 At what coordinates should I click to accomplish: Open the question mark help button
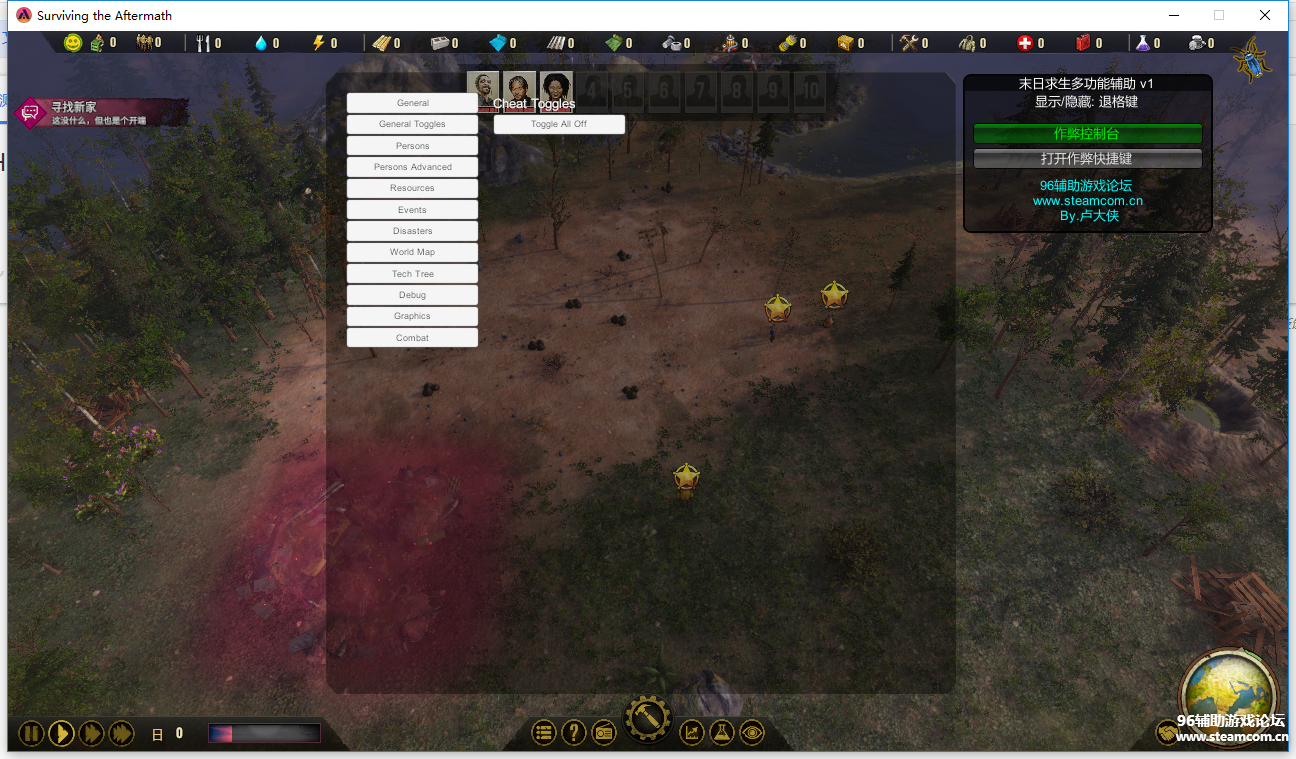coord(573,733)
